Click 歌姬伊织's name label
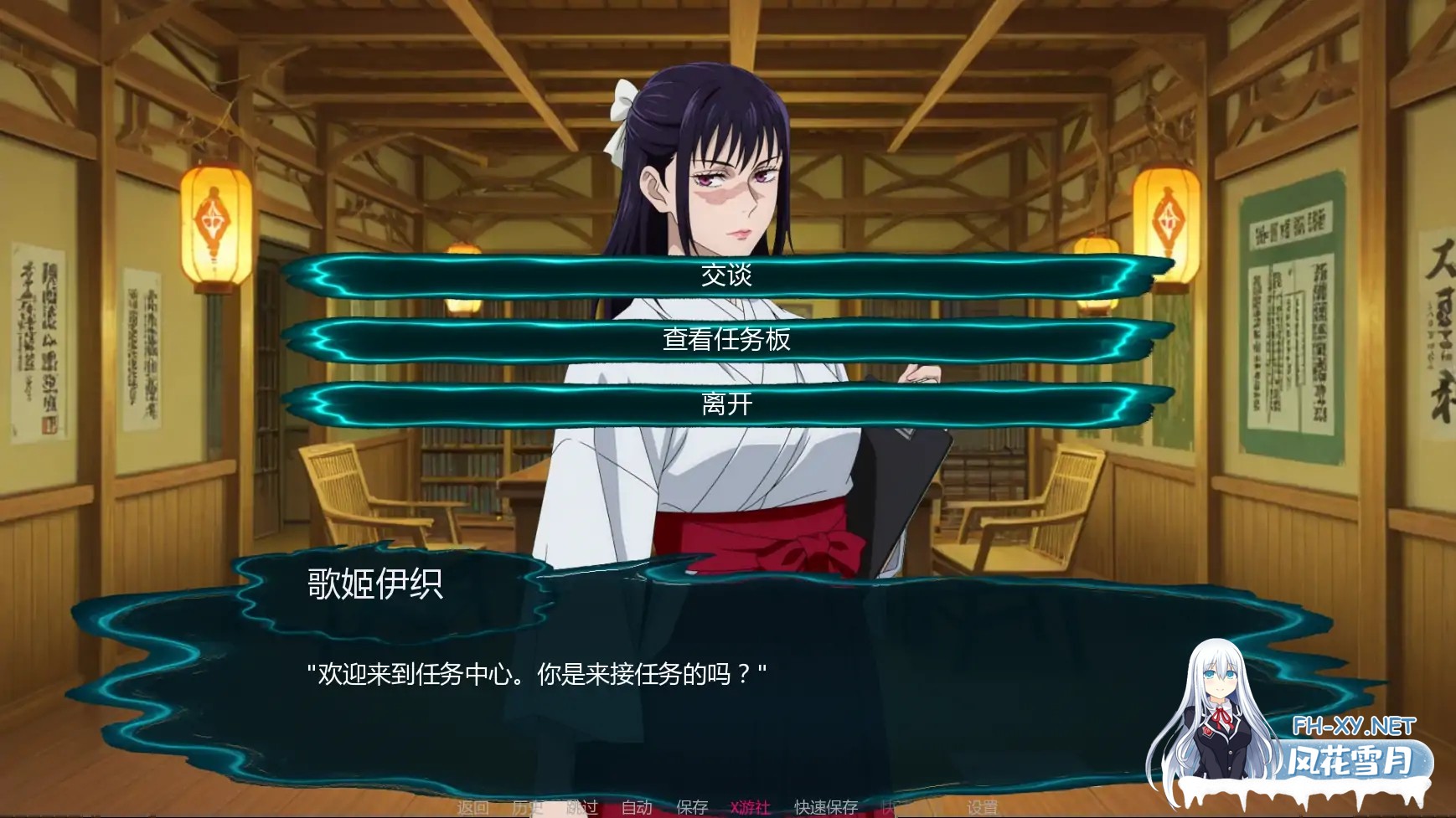1456x818 pixels. (372, 586)
